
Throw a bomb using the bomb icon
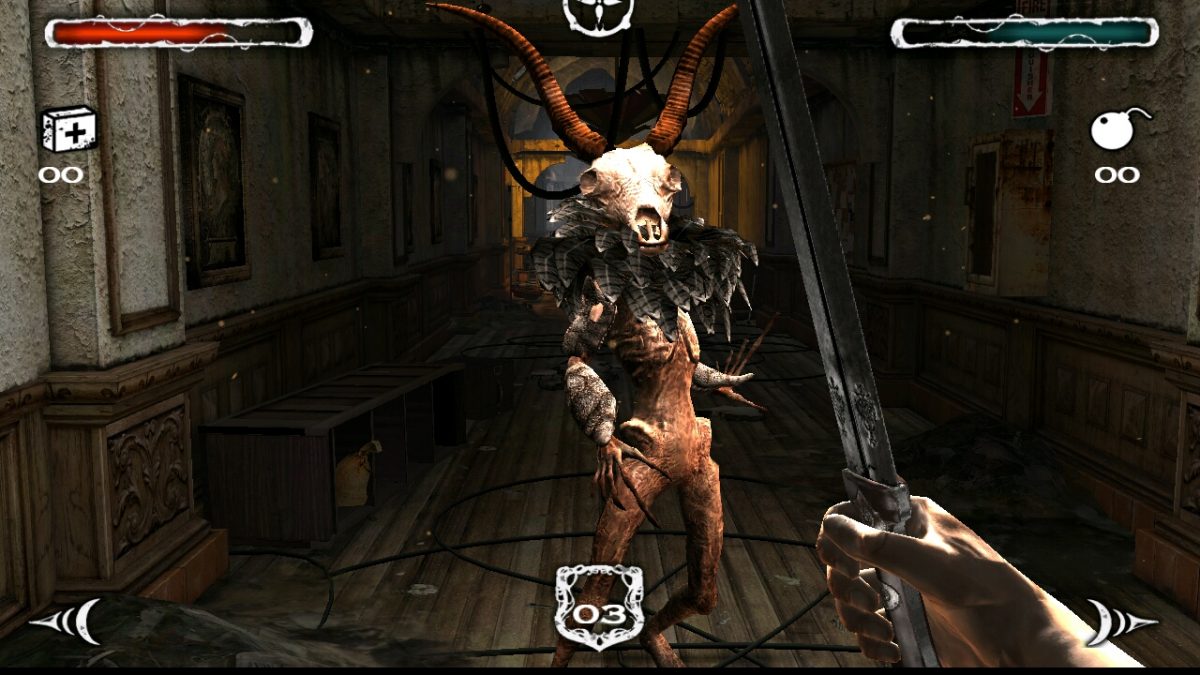point(1116,130)
